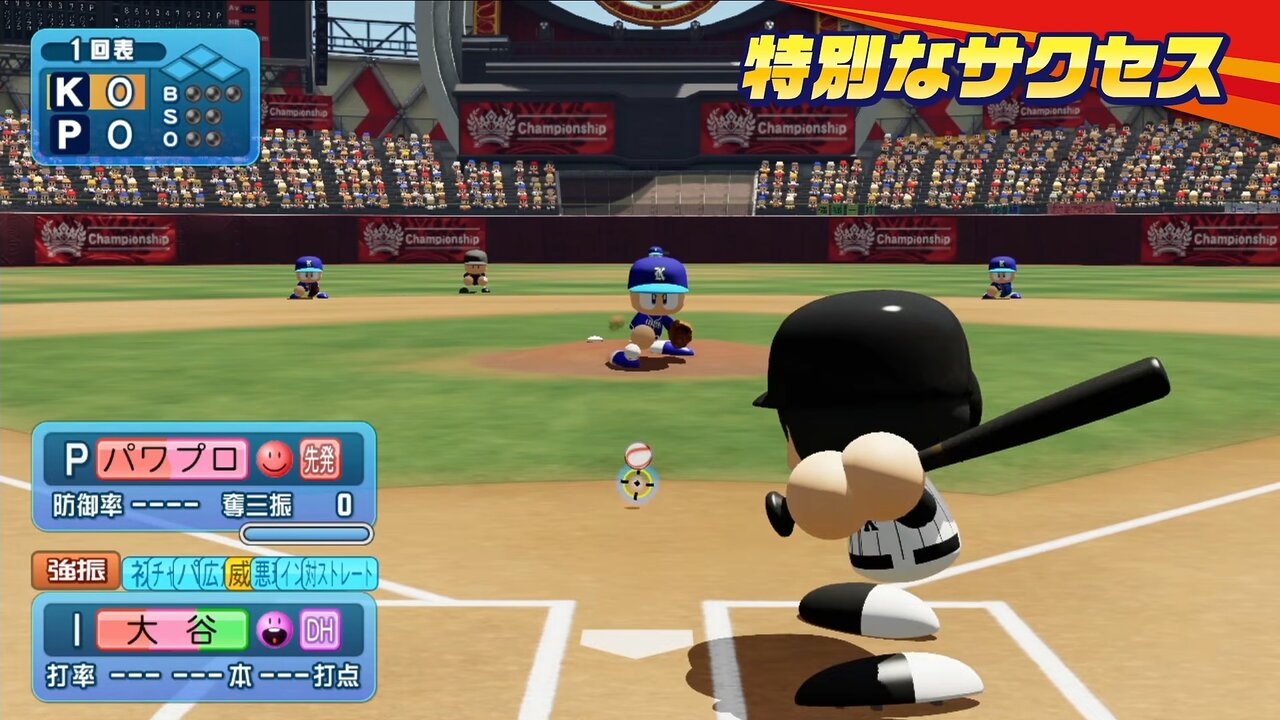Click the 先発 starter badge
Screen dimensions: 1280x720
pos(320,459)
